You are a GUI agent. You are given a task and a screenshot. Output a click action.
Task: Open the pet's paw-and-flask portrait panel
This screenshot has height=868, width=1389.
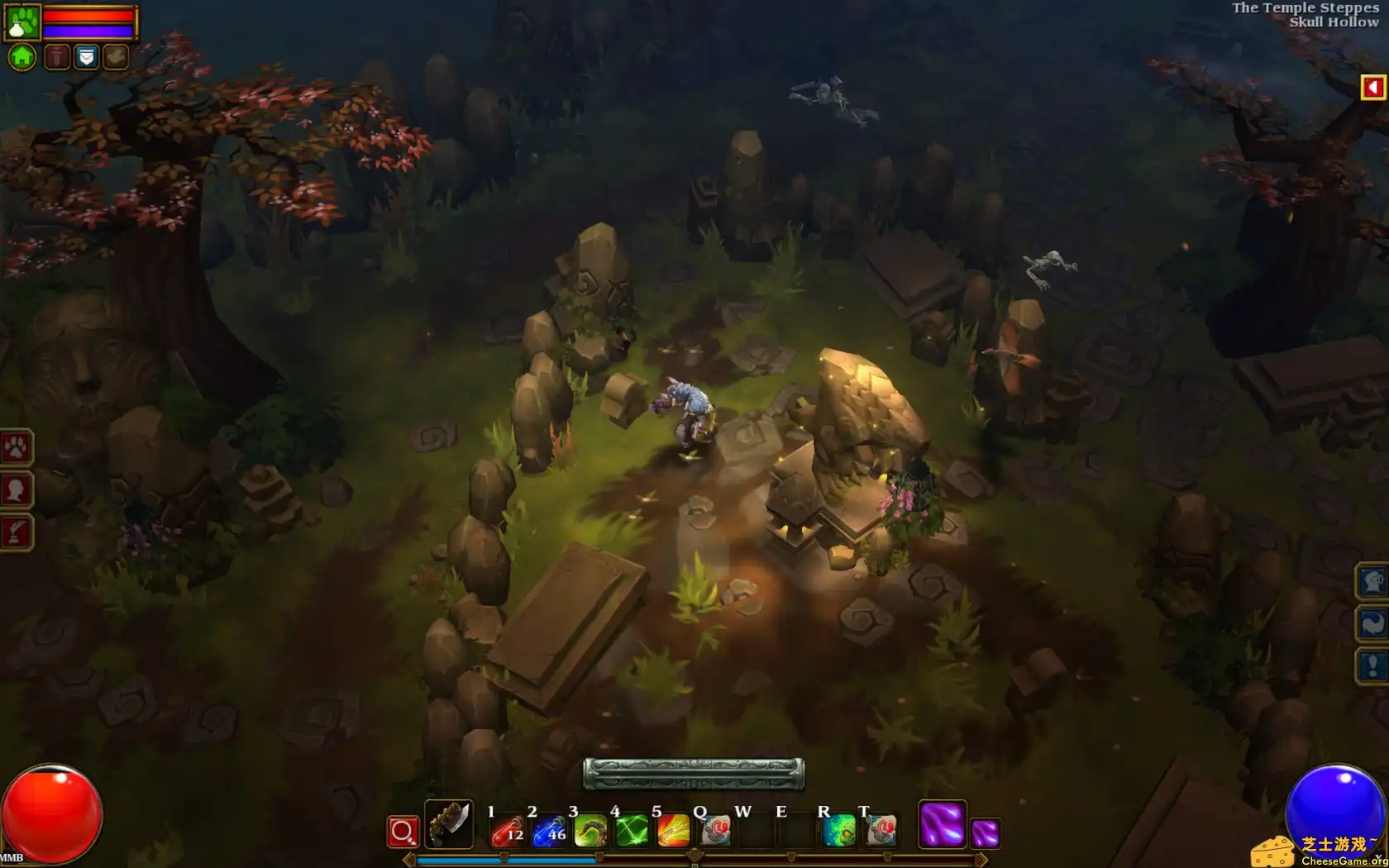tap(21, 21)
